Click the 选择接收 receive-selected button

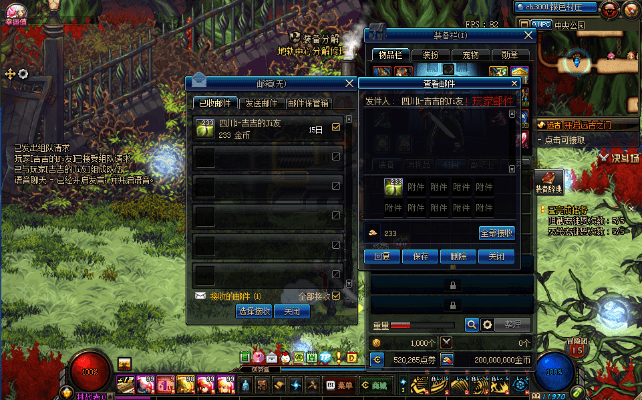click(252, 311)
